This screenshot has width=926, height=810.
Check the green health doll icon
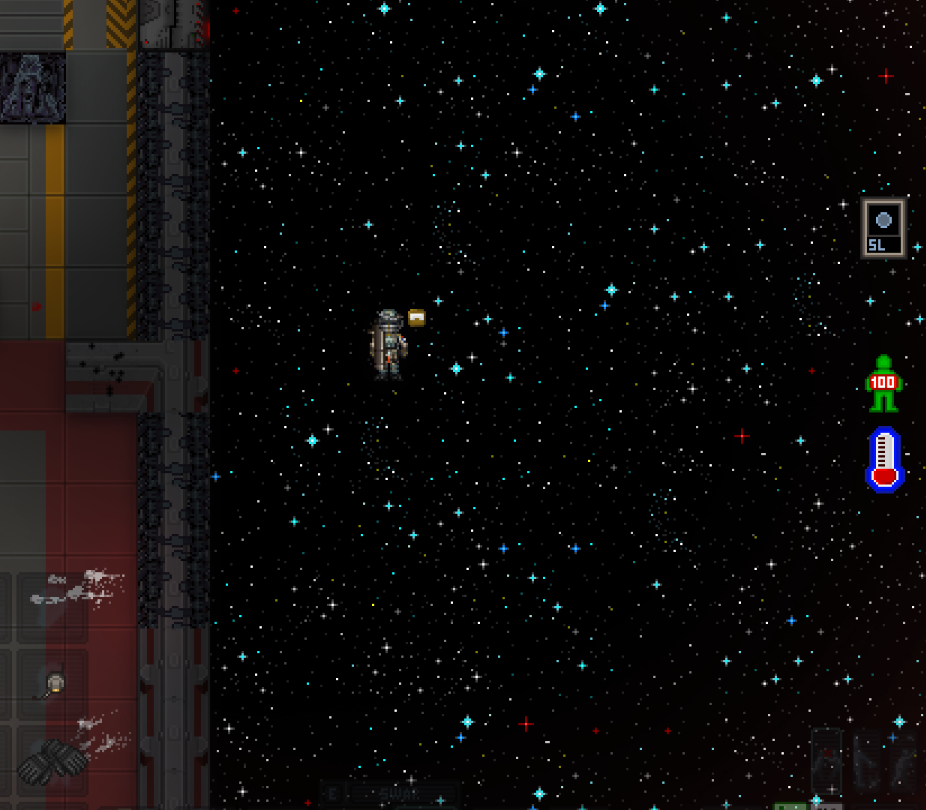(883, 383)
